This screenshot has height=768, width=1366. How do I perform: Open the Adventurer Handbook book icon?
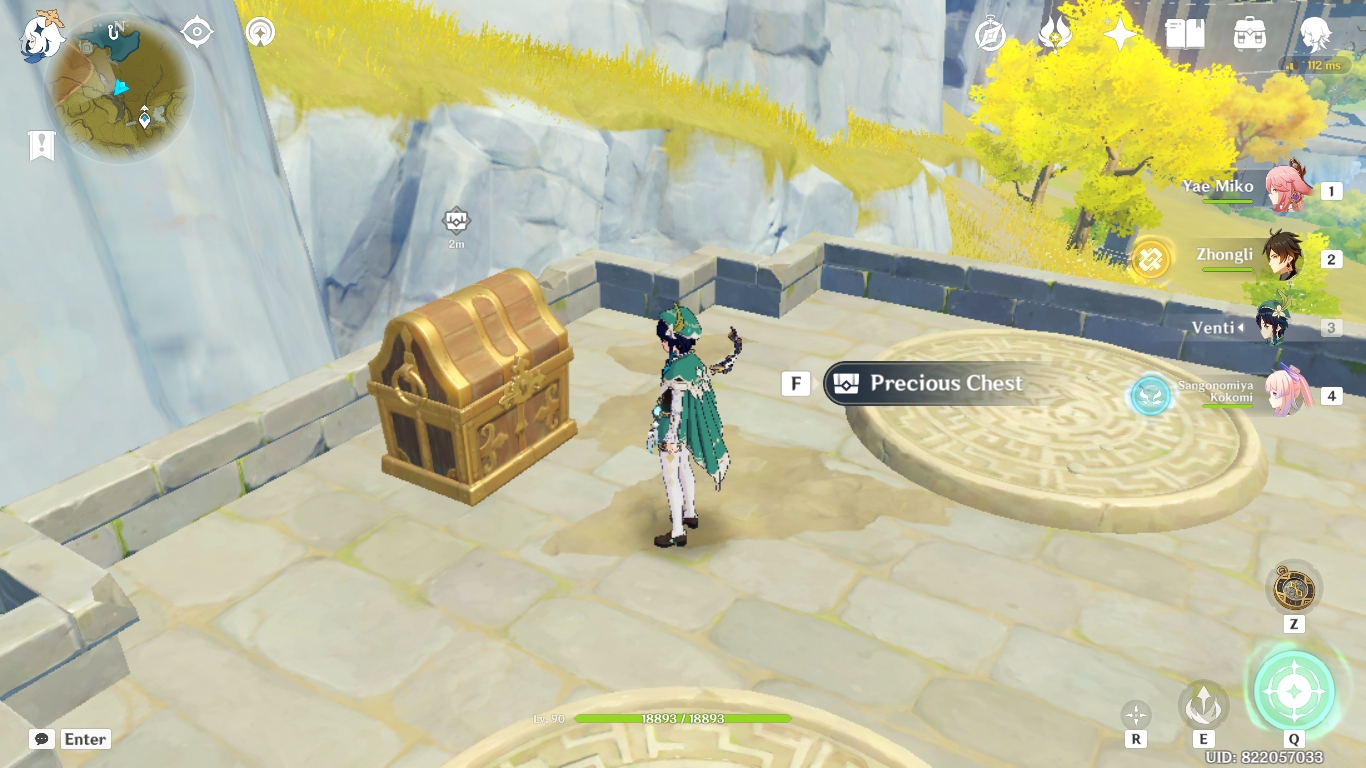(x=1185, y=33)
